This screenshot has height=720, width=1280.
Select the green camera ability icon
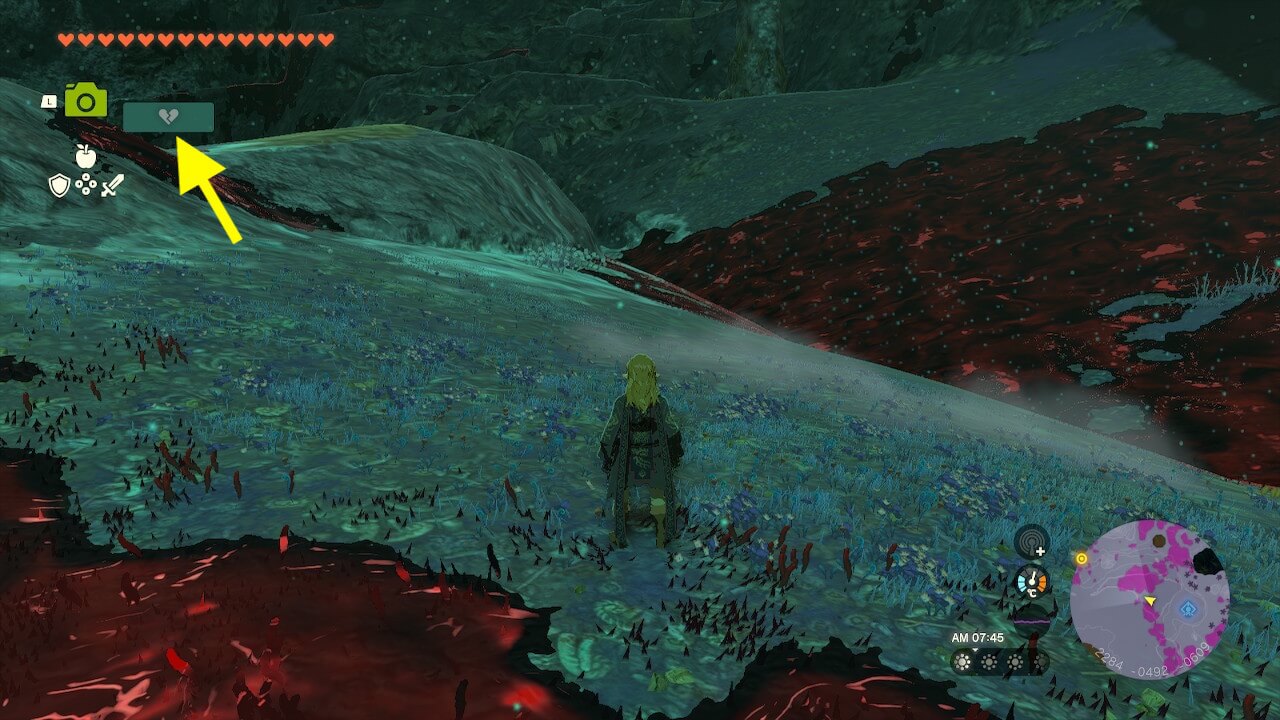tap(86, 100)
